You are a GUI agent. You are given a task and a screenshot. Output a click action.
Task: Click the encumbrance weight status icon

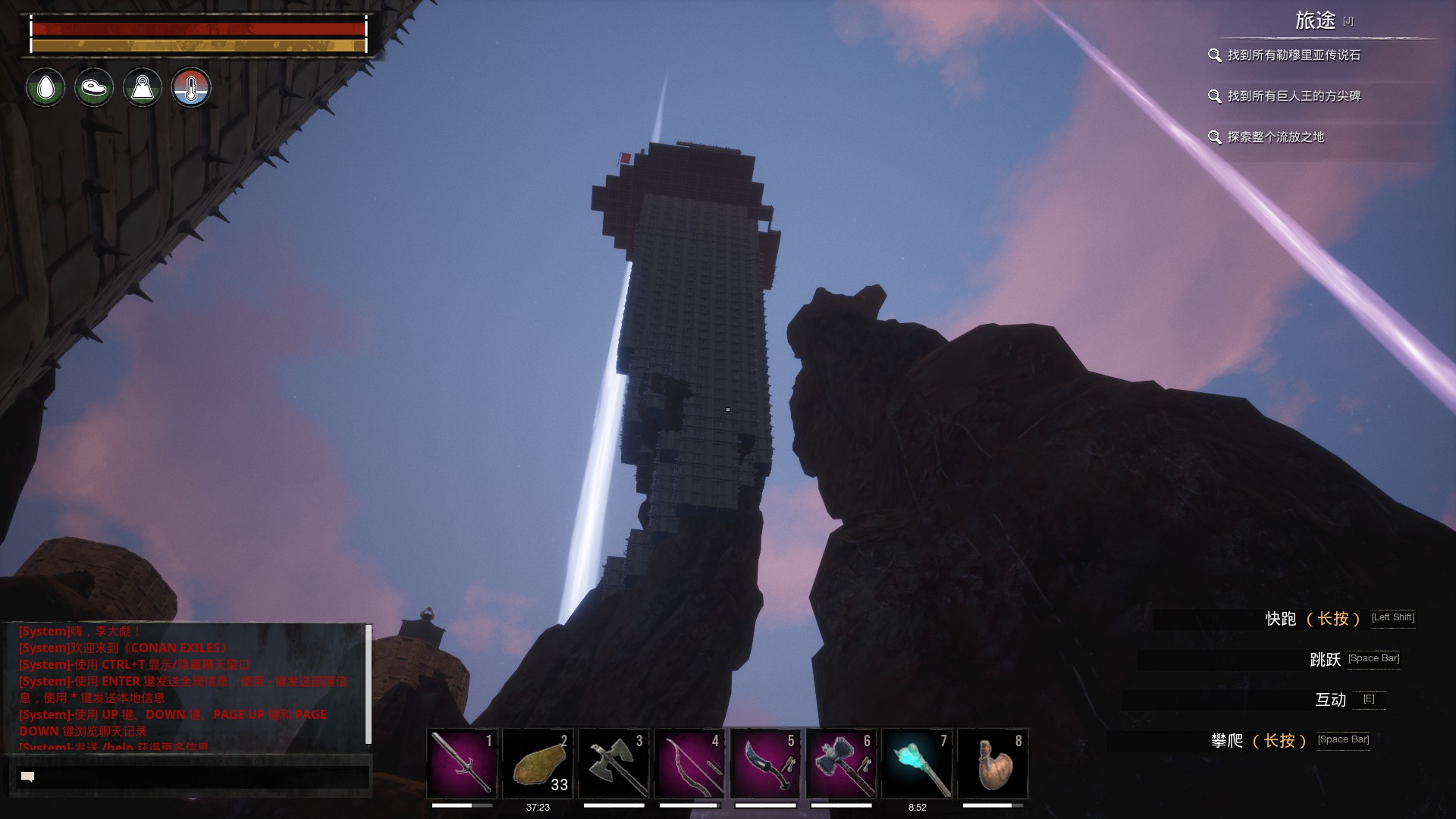(143, 88)
